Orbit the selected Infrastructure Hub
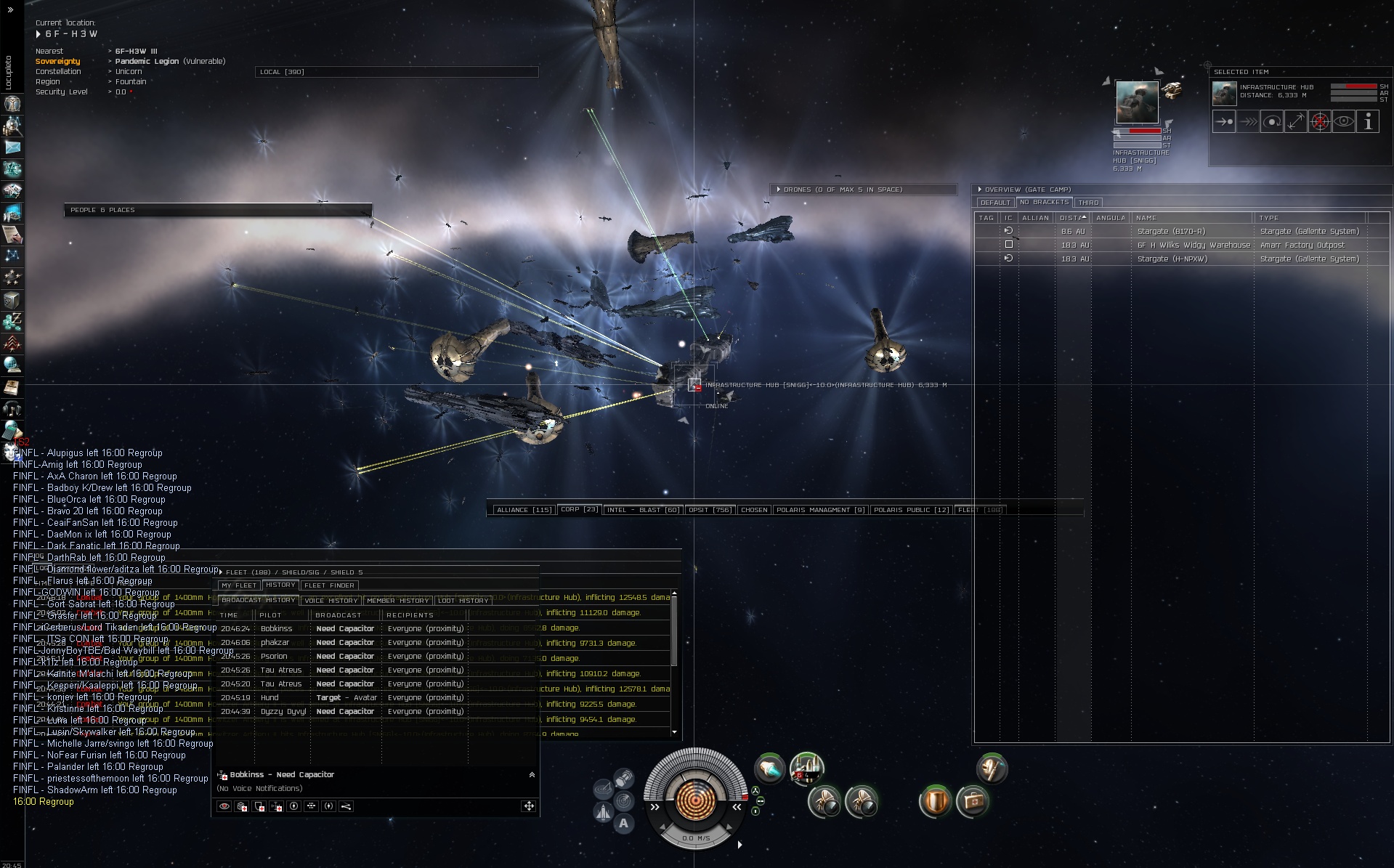The width and height of the screenshot is (1394, 868). pos(1272,122)
